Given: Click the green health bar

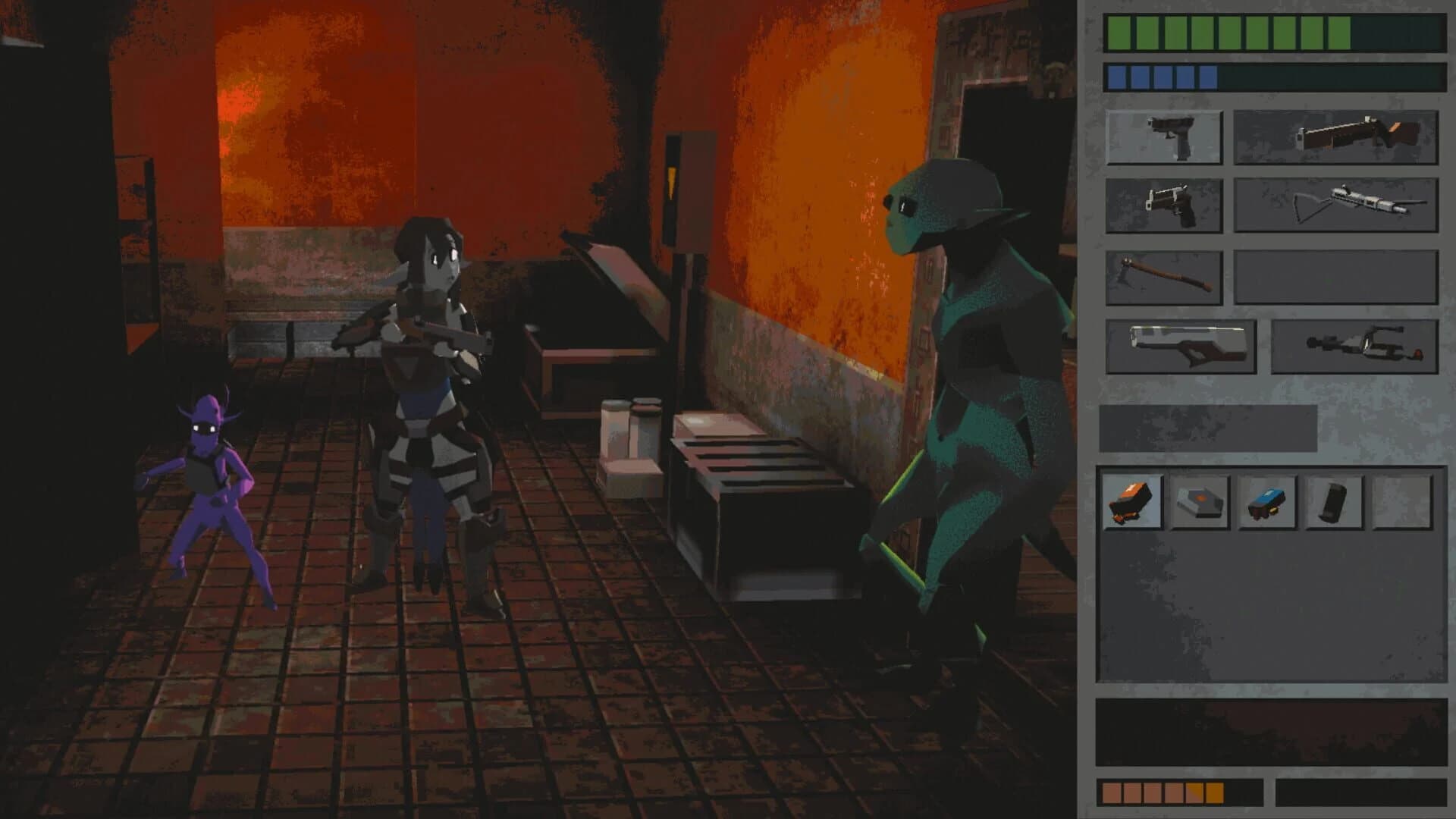Looking at the screenshot, I should pos(1213,34).
